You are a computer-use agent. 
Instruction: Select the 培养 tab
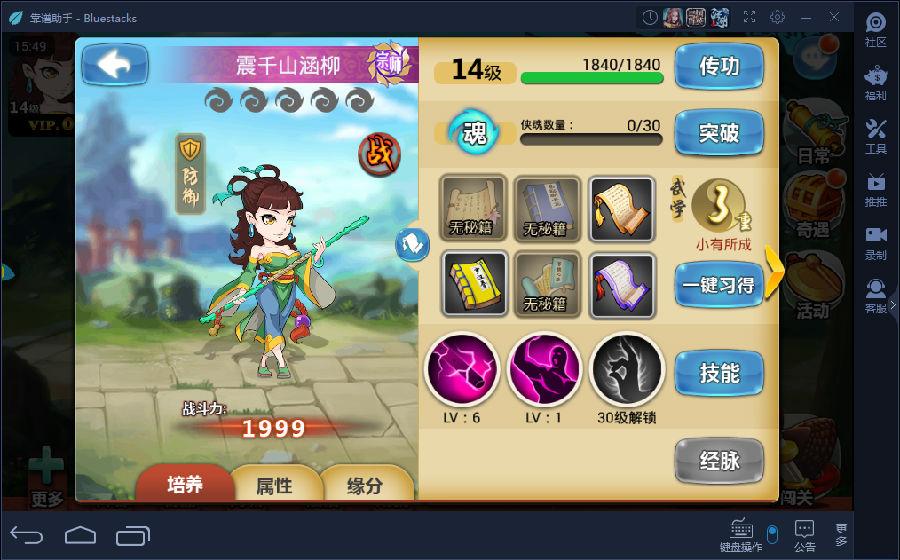(184, 485)
